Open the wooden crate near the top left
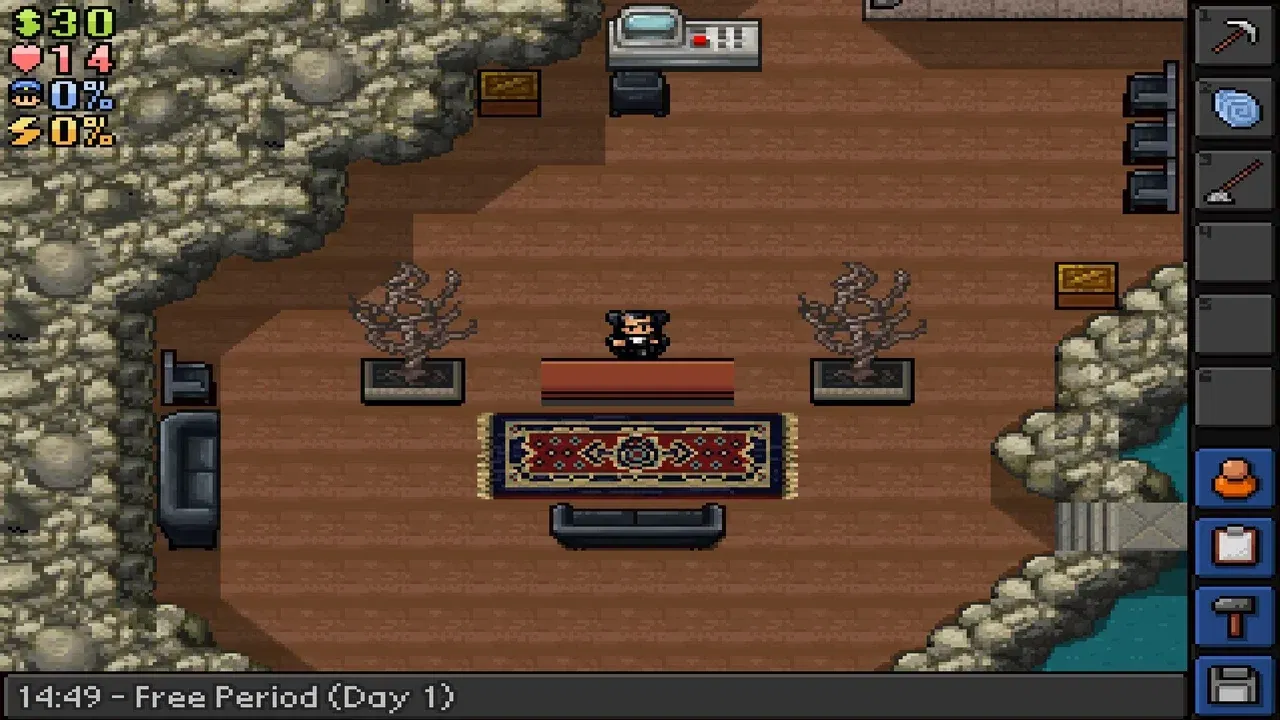The width and height of the screenshot is (1280, 720). point(511,95)
